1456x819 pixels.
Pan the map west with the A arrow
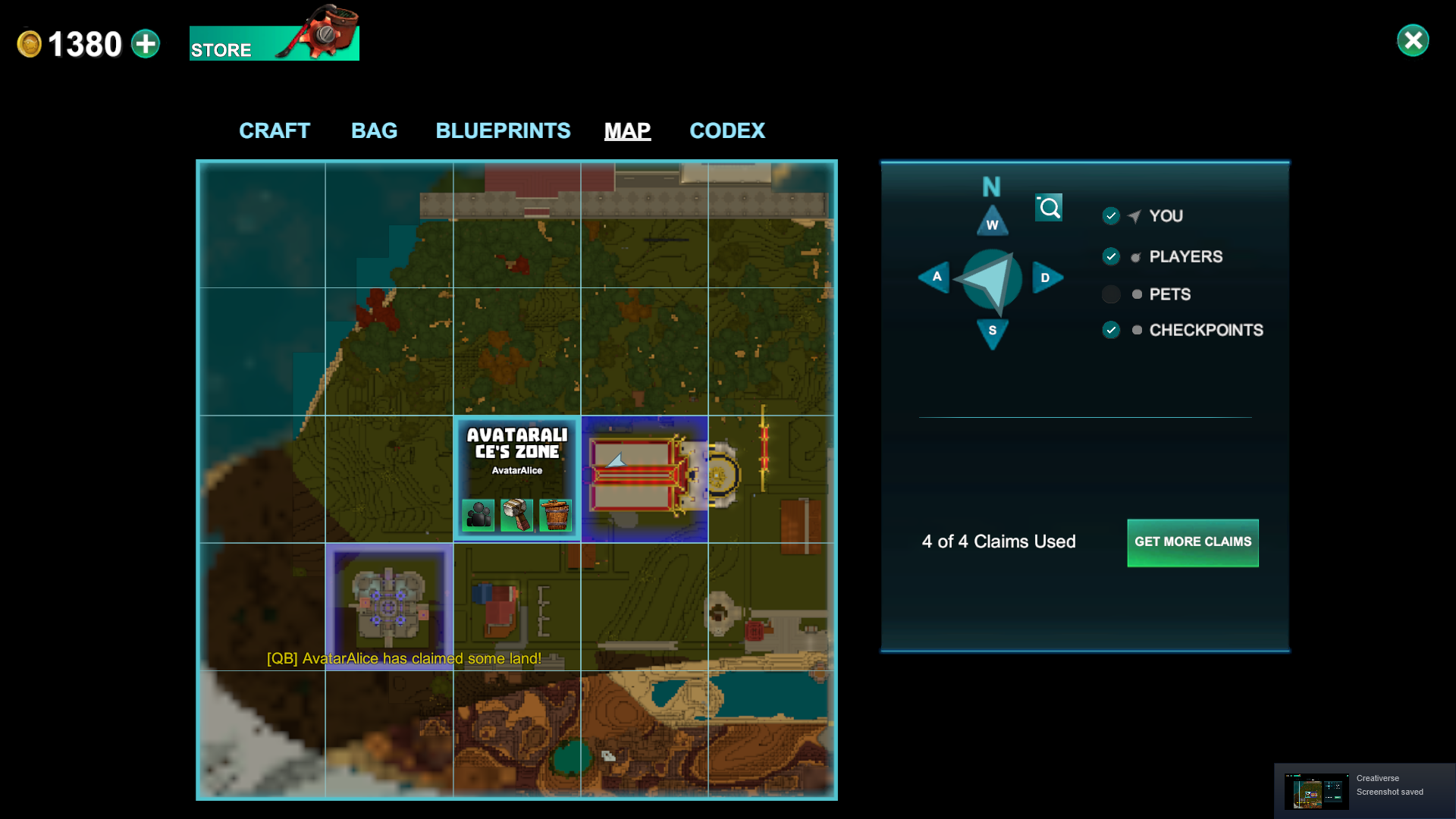click(x=935, y=278)
